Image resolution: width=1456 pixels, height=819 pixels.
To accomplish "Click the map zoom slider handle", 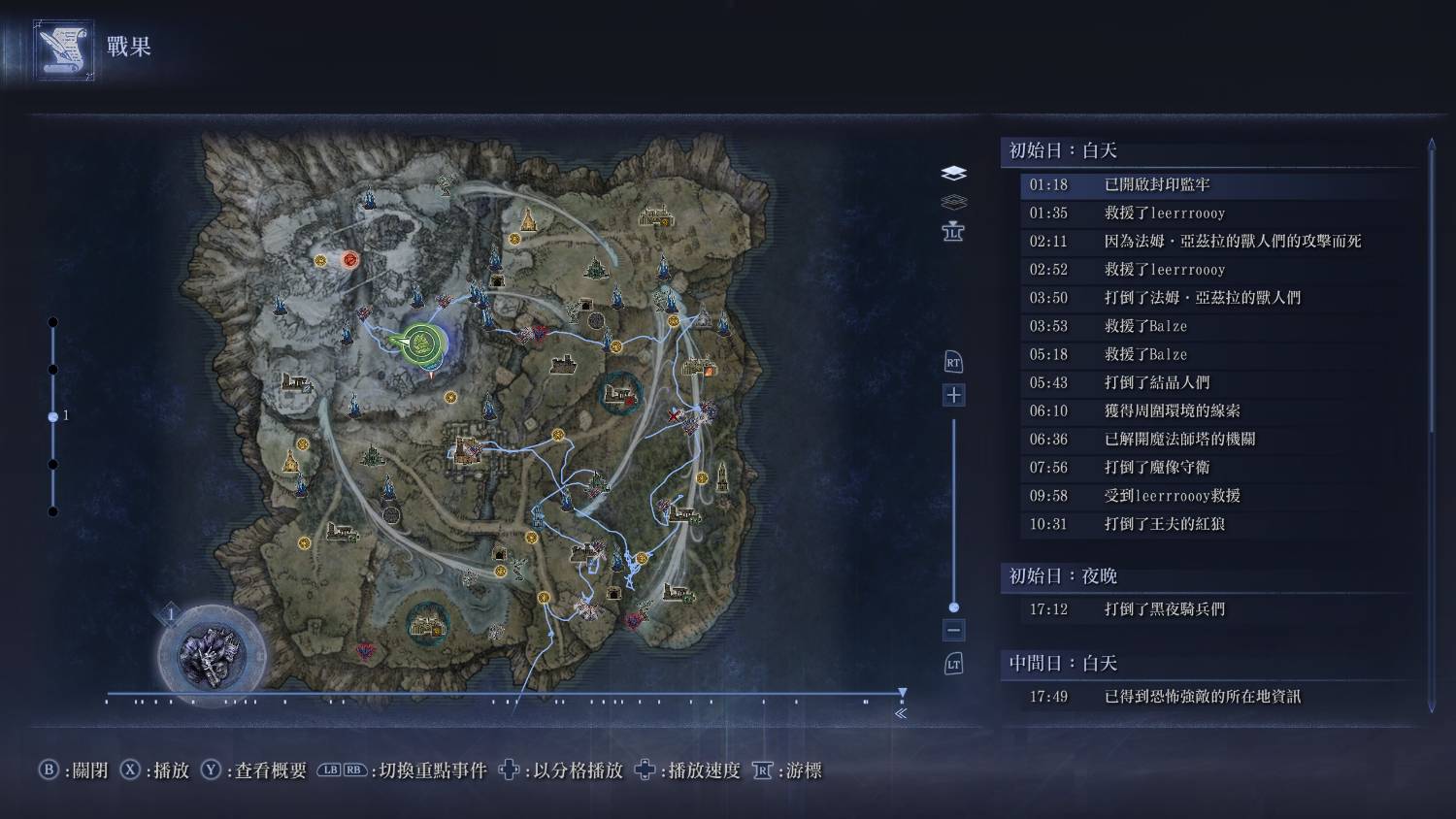I will (953, 607).
